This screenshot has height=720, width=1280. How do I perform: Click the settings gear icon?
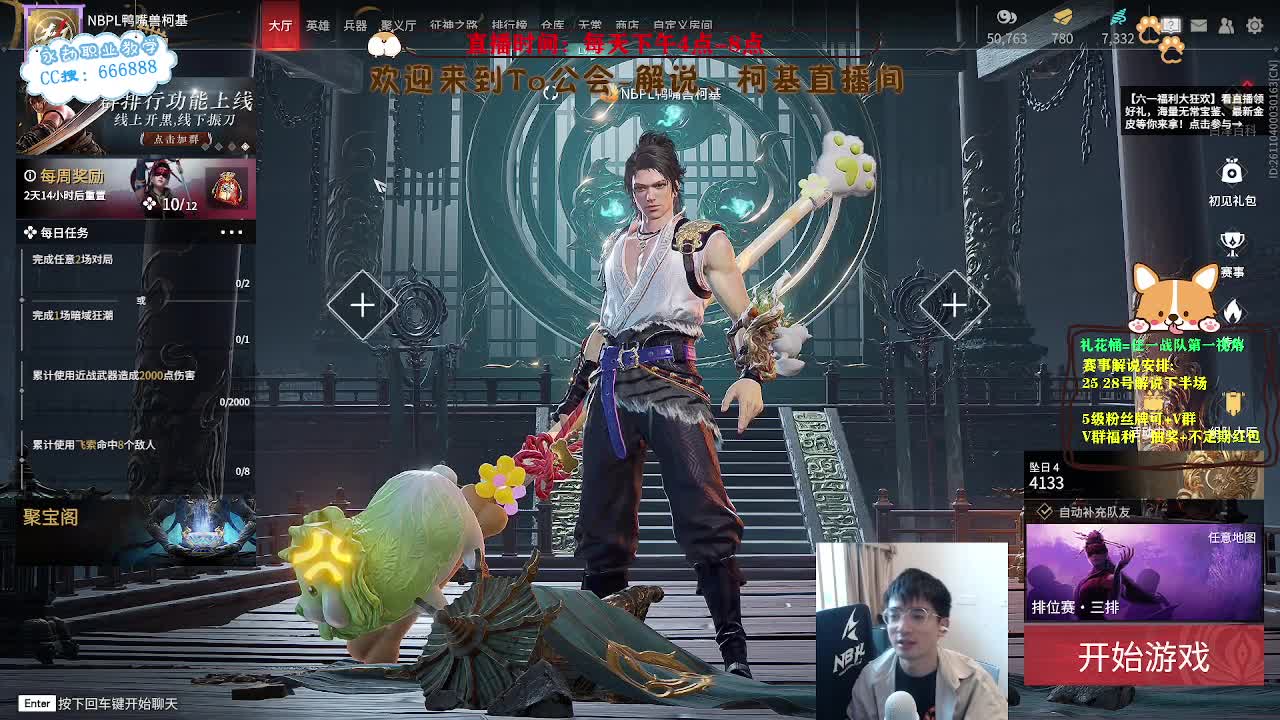click(x=1253, y=25)
